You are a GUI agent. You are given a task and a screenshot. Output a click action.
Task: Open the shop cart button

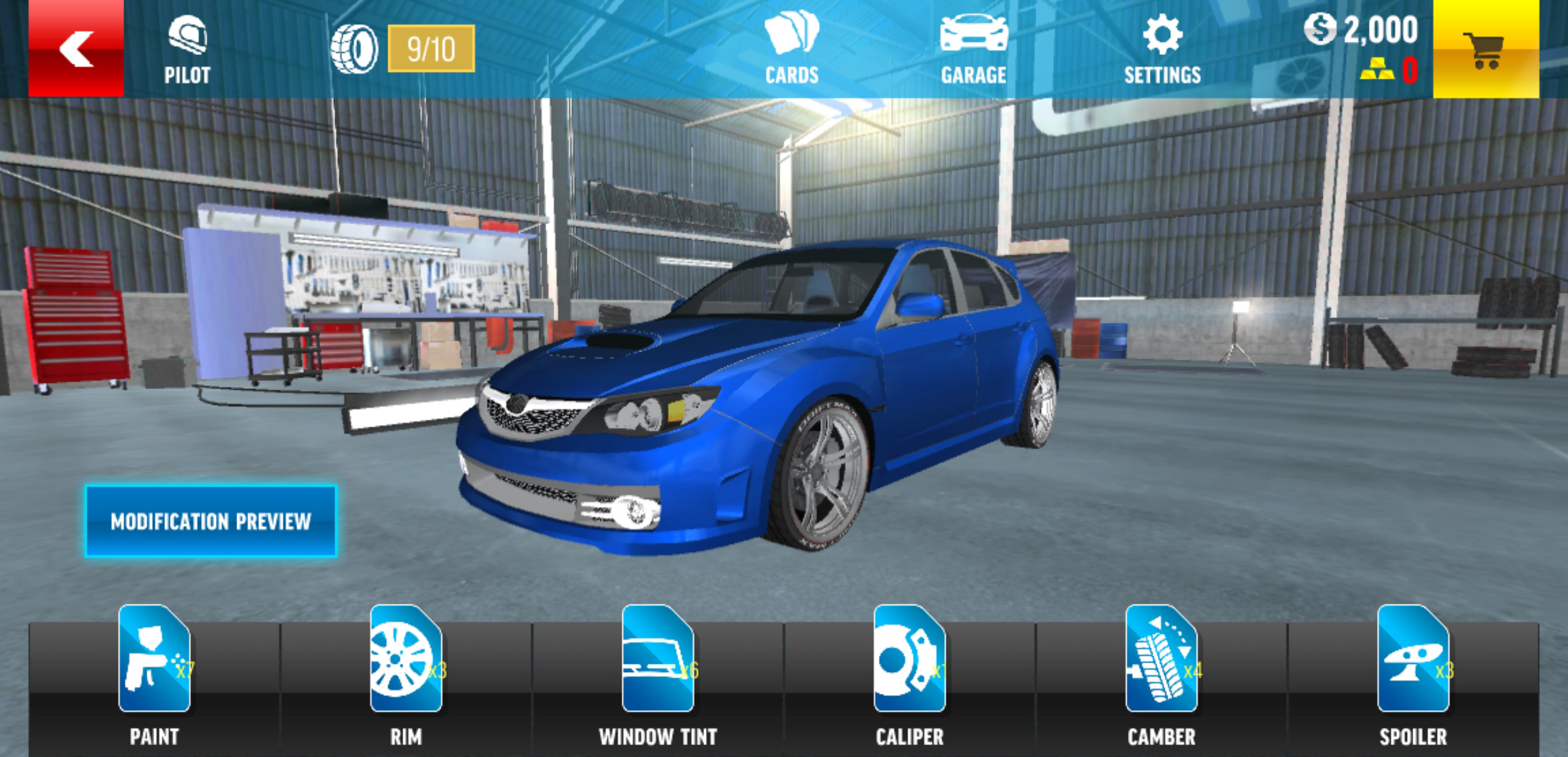point(1485,49)
